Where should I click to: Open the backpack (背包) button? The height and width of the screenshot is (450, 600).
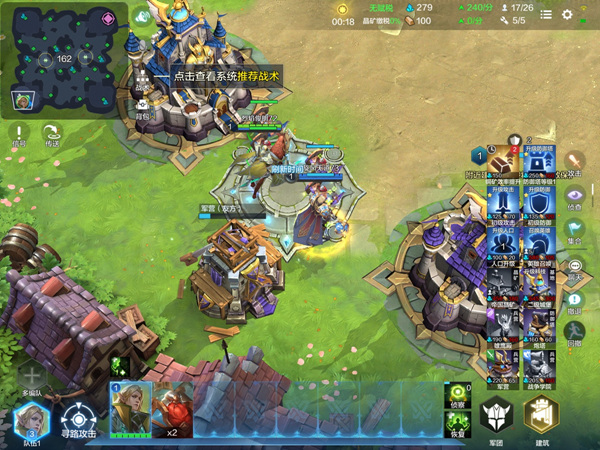(x=143, y=106)
